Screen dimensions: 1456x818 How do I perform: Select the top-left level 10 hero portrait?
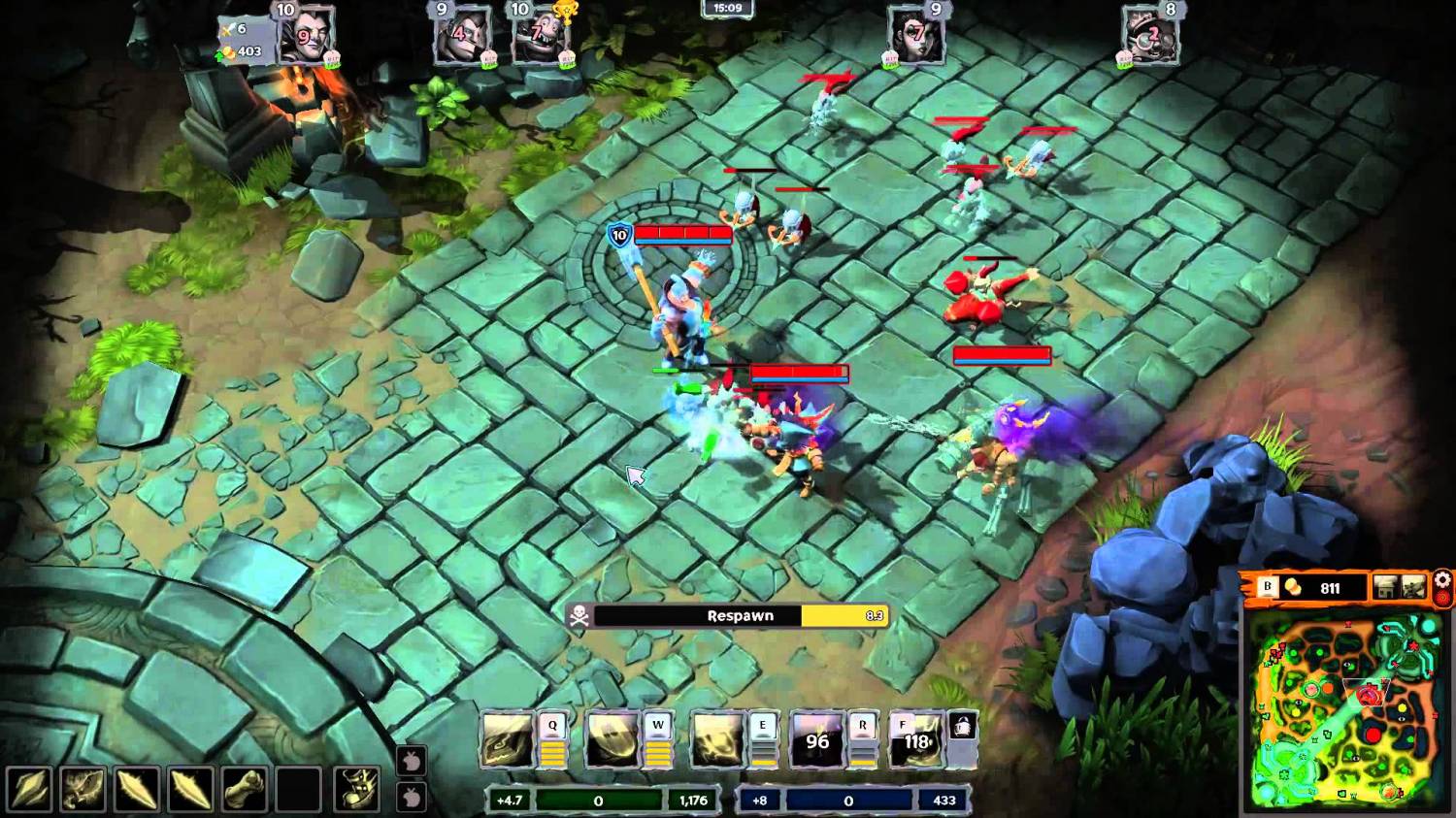click(x=306, y=37)
